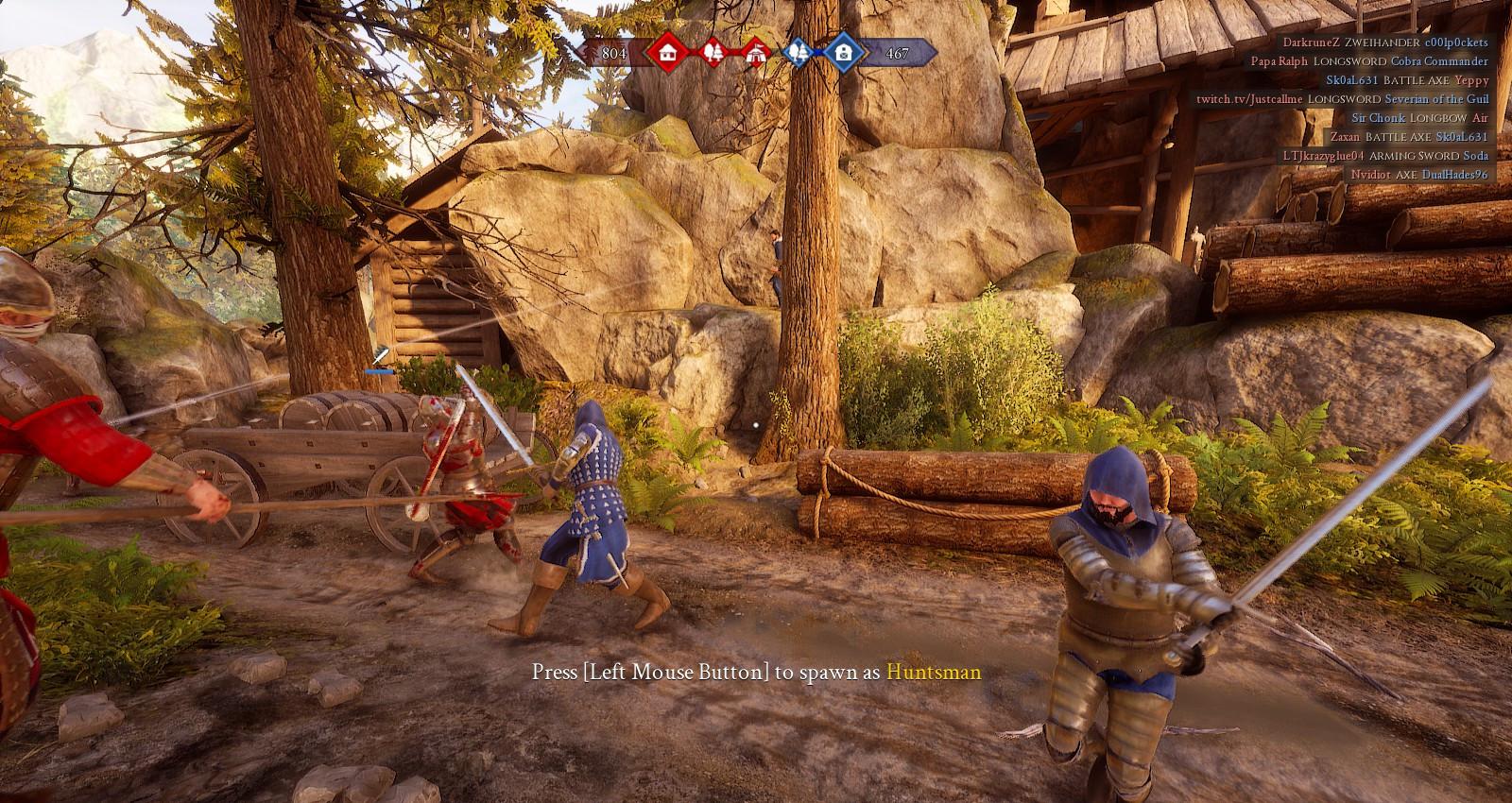
Task: Select the Sir Chonk Longbow kill row
Action: coord(1418,118)
